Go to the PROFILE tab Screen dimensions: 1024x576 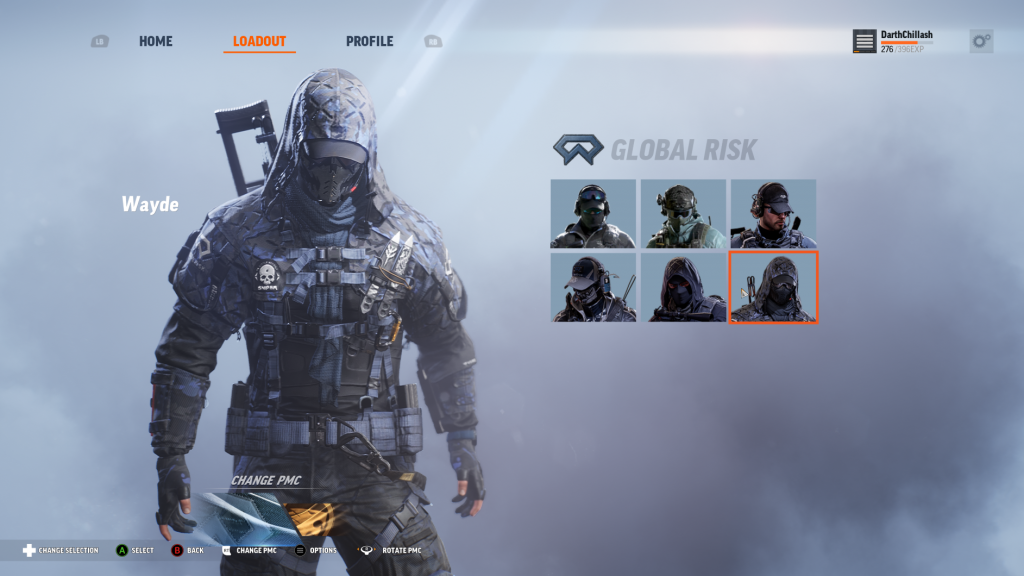[369, 41]
